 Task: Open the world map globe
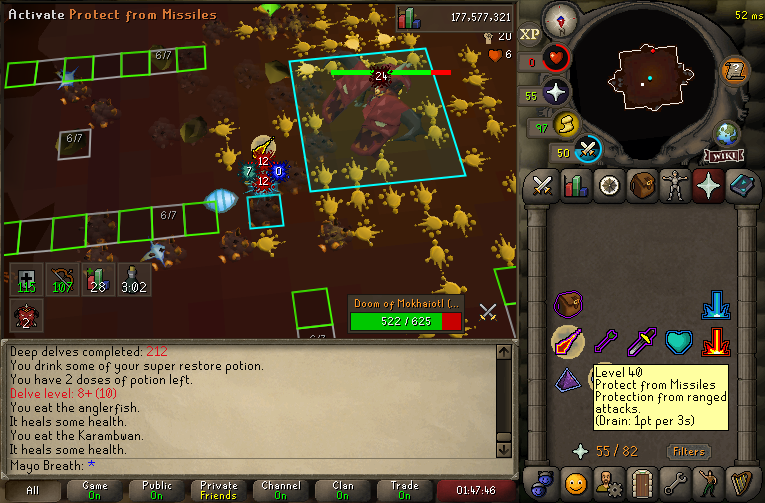[x=726, y=133]
